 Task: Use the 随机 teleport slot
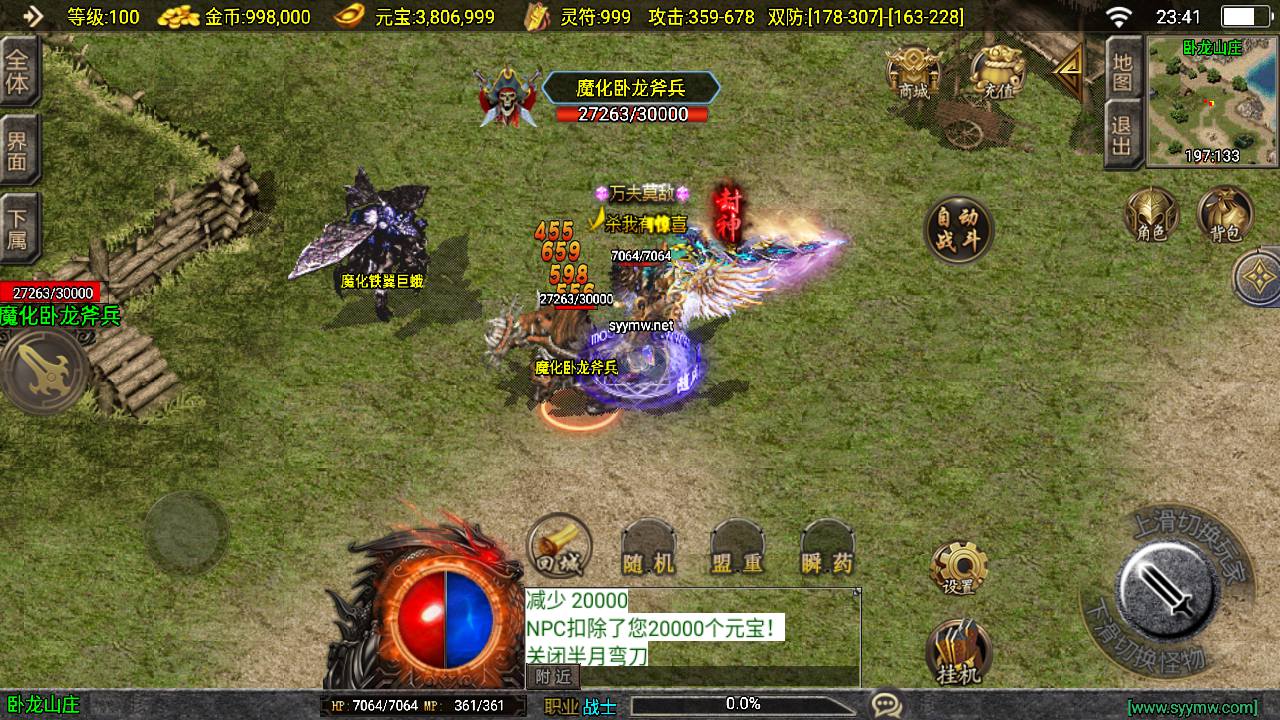[x=649, y=549]
